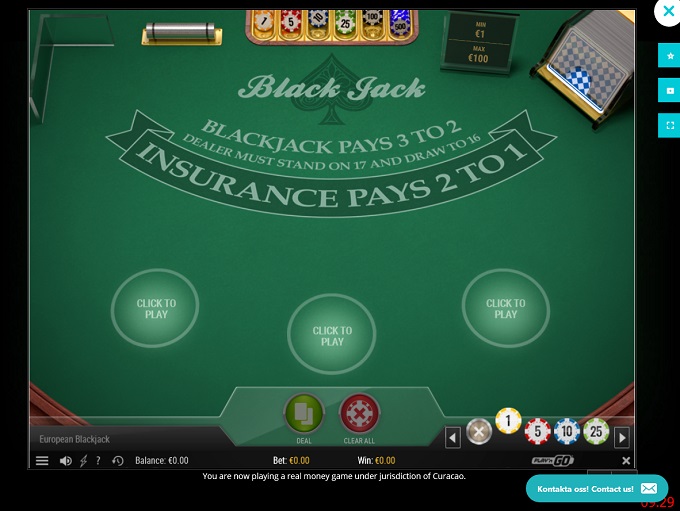The image size is (680, 511).
Task: Toggle the lightning bolt fast play
Action: click(x=83, y=461)
